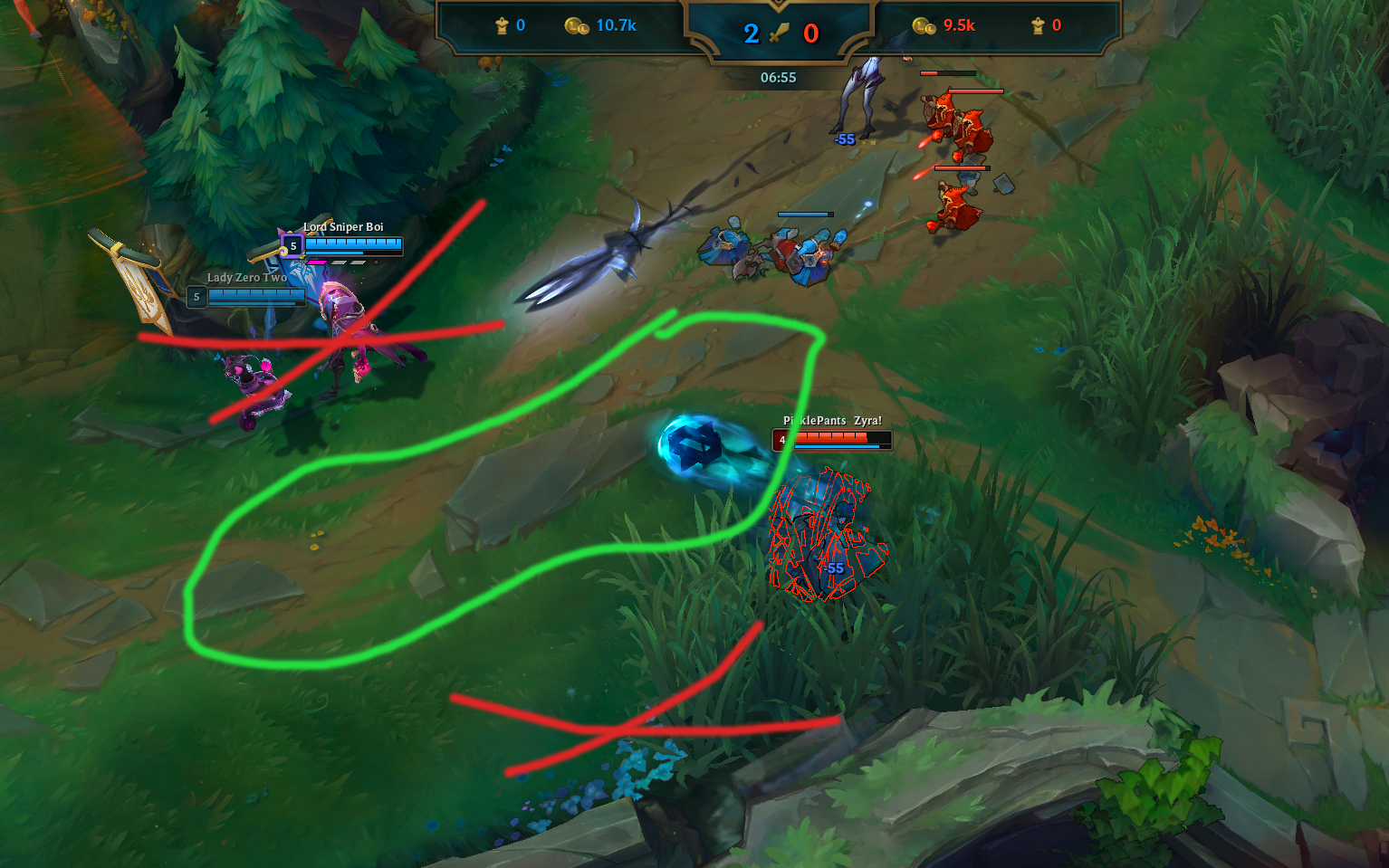Click the crossed-sword kill score icon
1389x868 pixels.
coord(777,33)
